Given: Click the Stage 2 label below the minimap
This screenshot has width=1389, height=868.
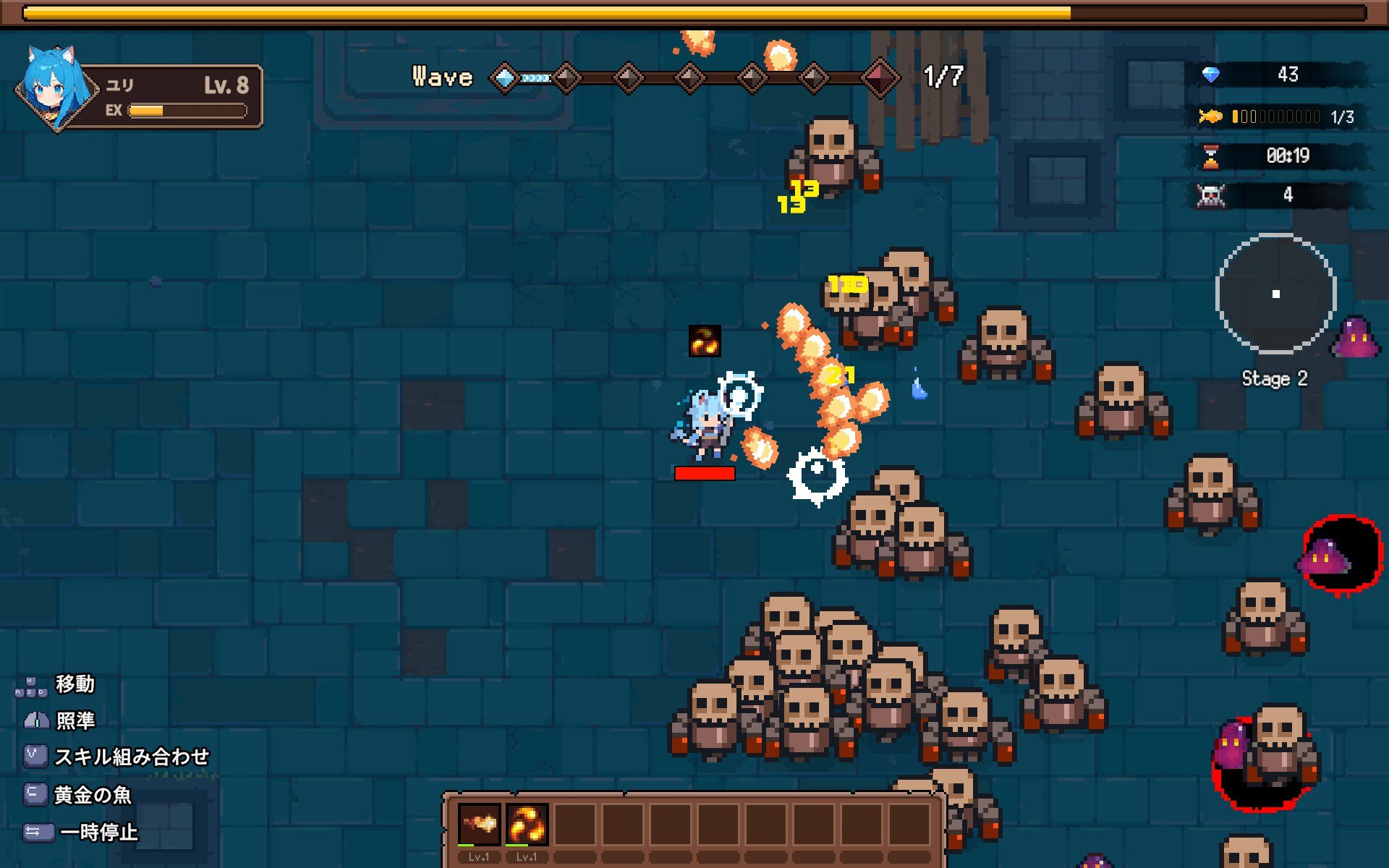Looking at the screenshot, I should pos(1274,378).
